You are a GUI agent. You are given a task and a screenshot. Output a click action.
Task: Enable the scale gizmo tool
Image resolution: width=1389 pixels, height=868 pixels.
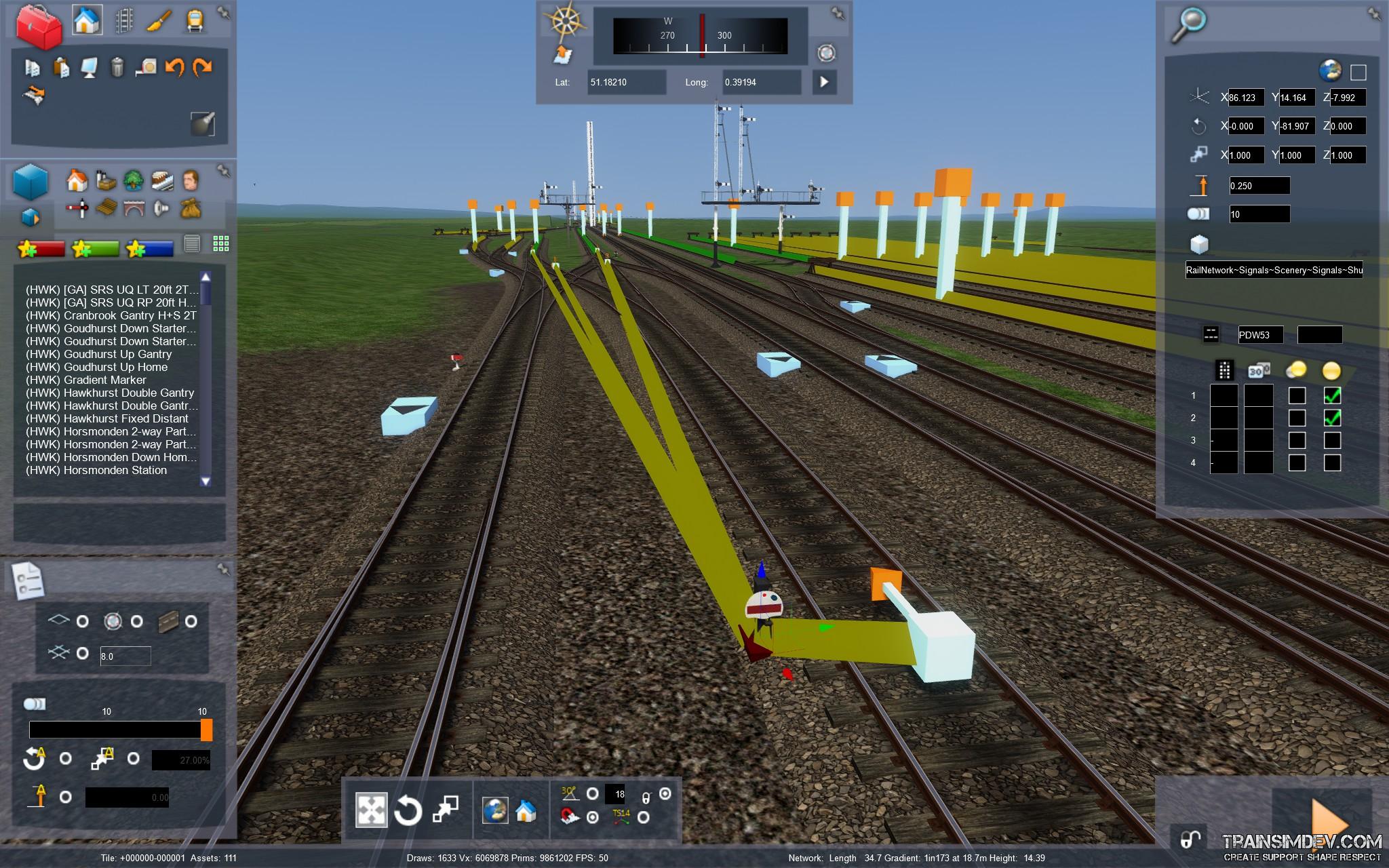point(446,810)
